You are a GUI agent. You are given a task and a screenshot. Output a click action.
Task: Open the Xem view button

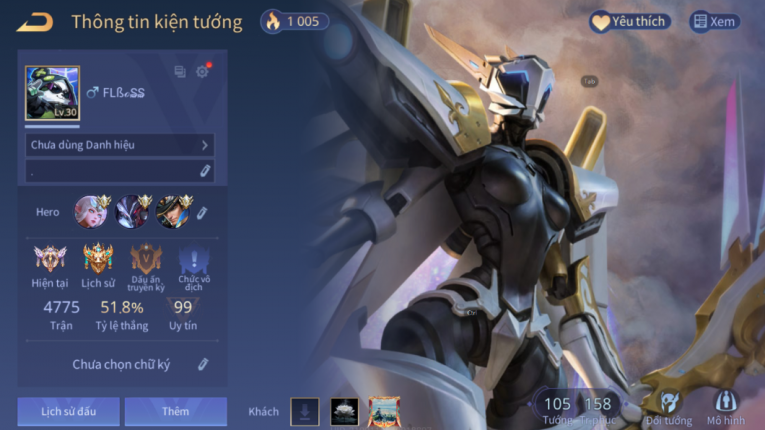click(714, 21)
